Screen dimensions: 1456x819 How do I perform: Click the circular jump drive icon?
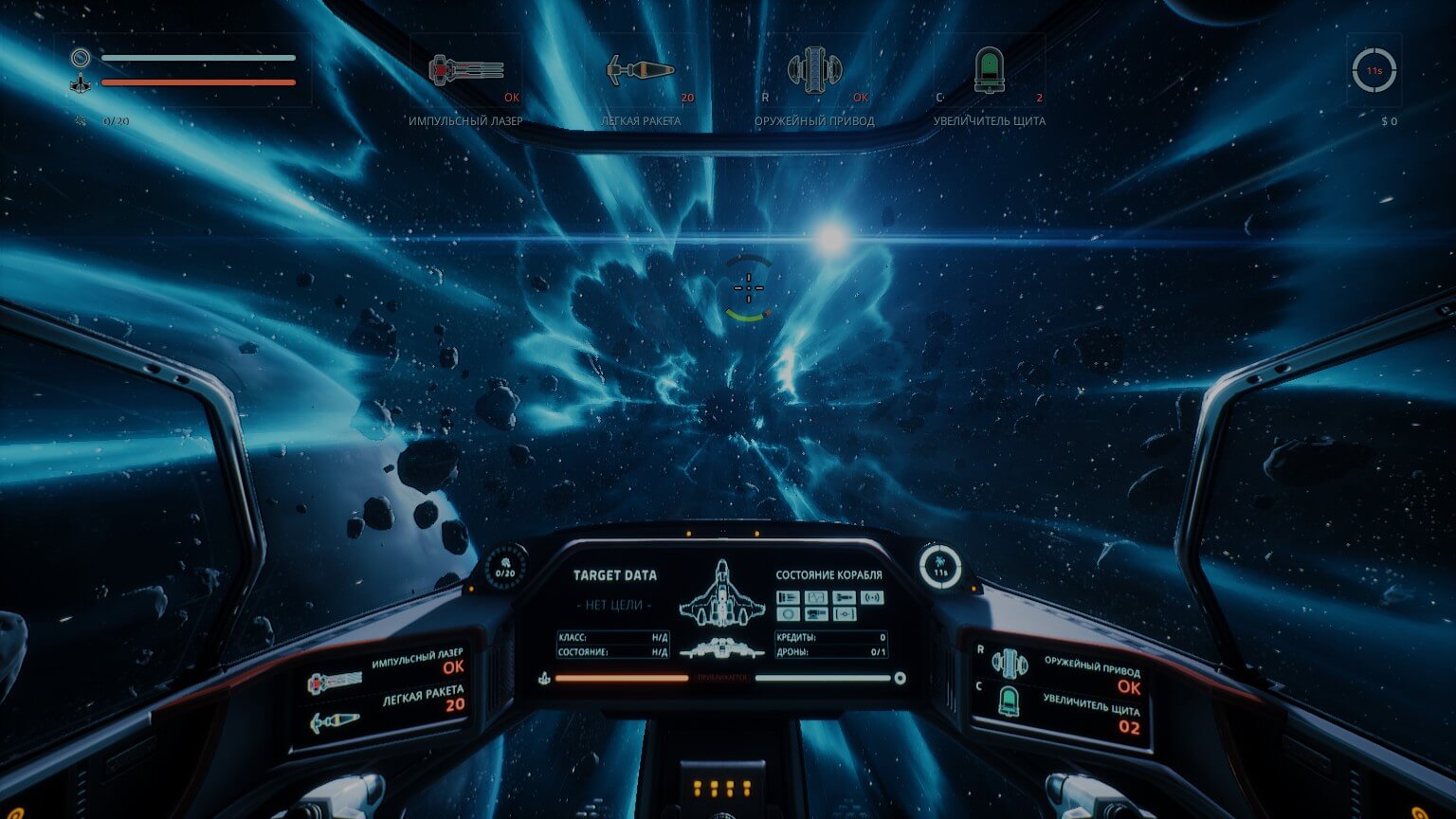click(x=1374, y=70)
